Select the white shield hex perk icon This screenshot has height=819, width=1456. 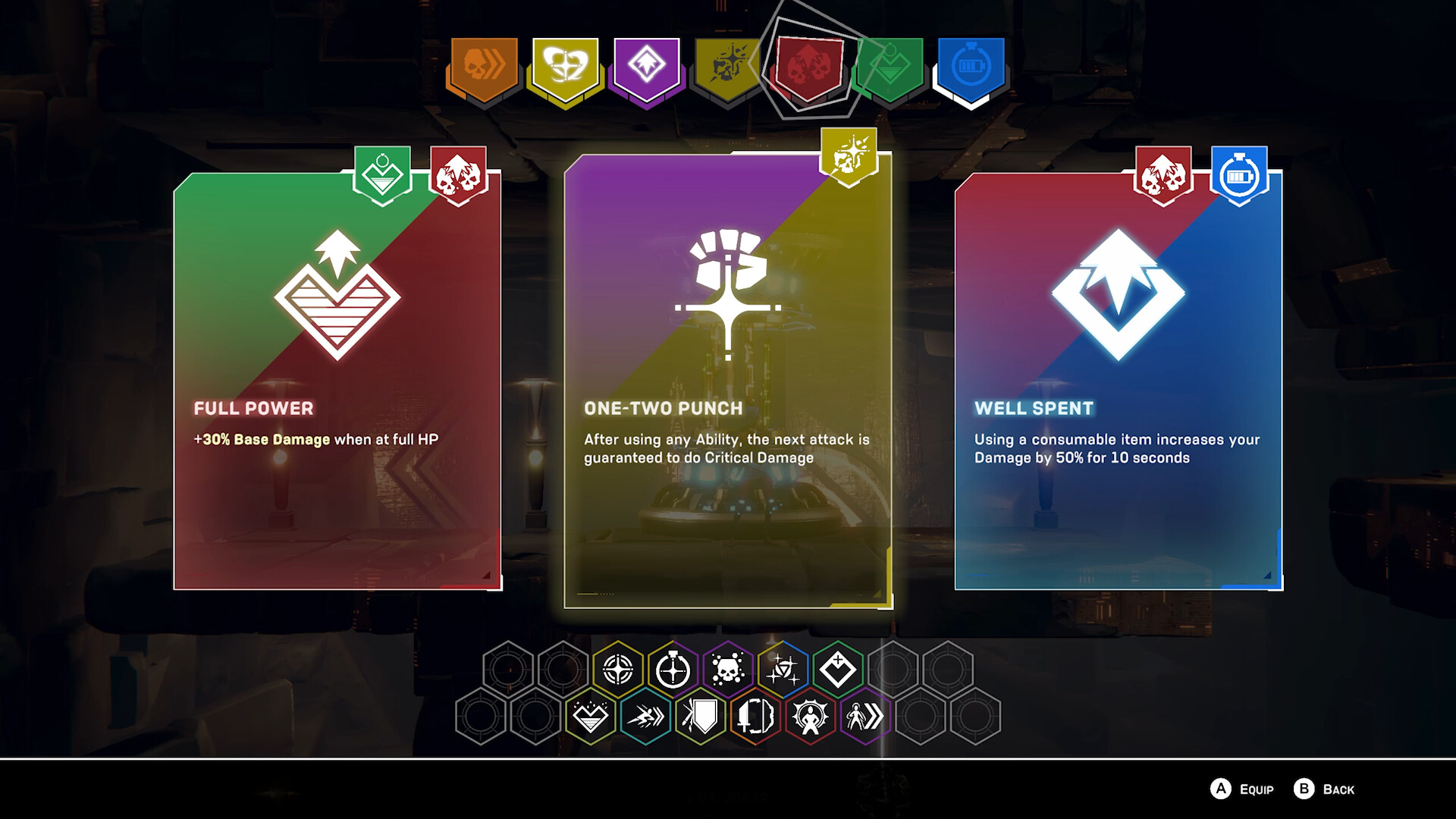703,717
